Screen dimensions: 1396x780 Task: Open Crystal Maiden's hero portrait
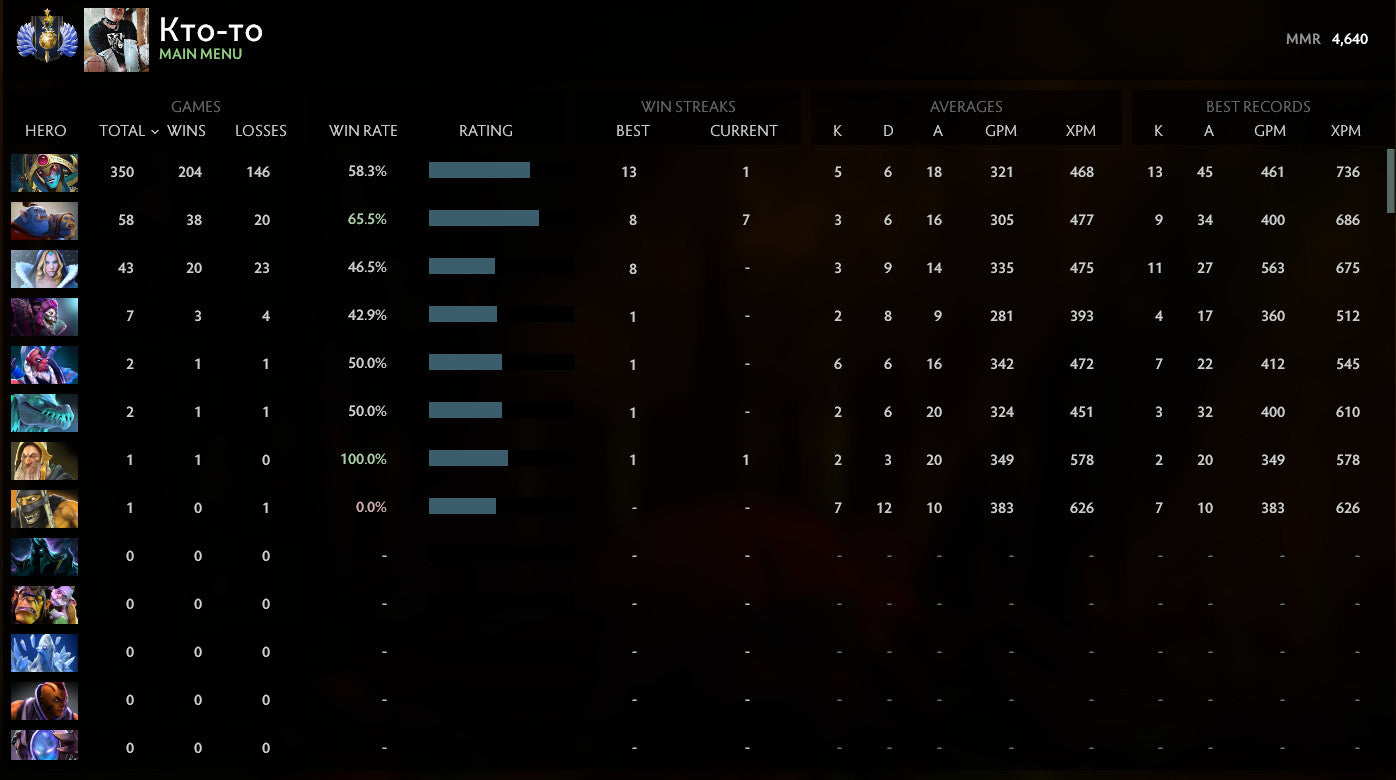tap(44, 268)
